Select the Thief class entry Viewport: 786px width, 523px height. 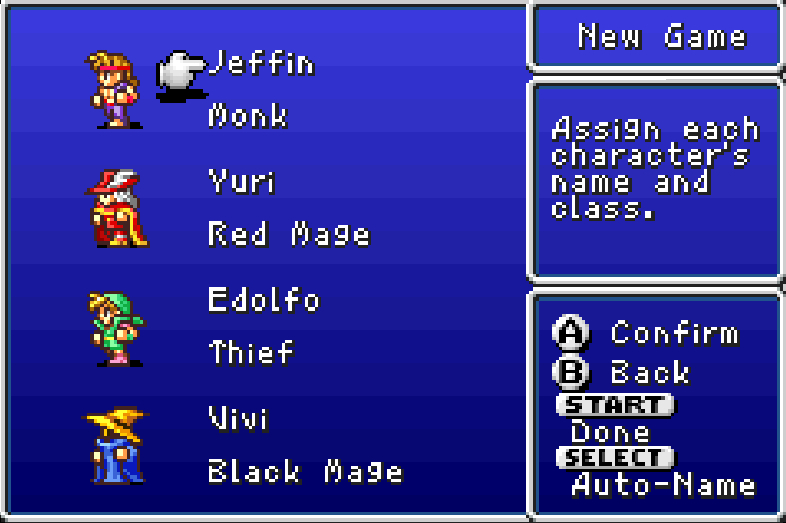coord(251,352)
